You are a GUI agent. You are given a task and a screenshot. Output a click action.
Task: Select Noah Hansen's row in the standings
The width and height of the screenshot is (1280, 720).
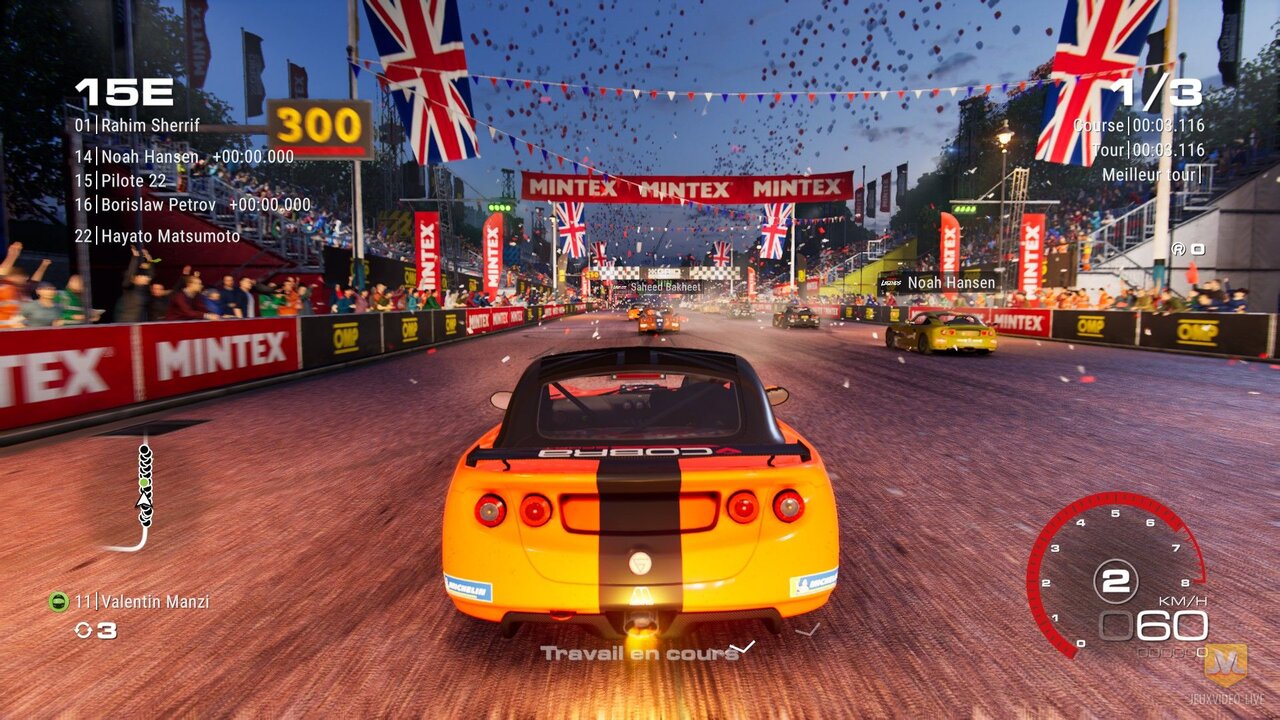tap(150, 157)
